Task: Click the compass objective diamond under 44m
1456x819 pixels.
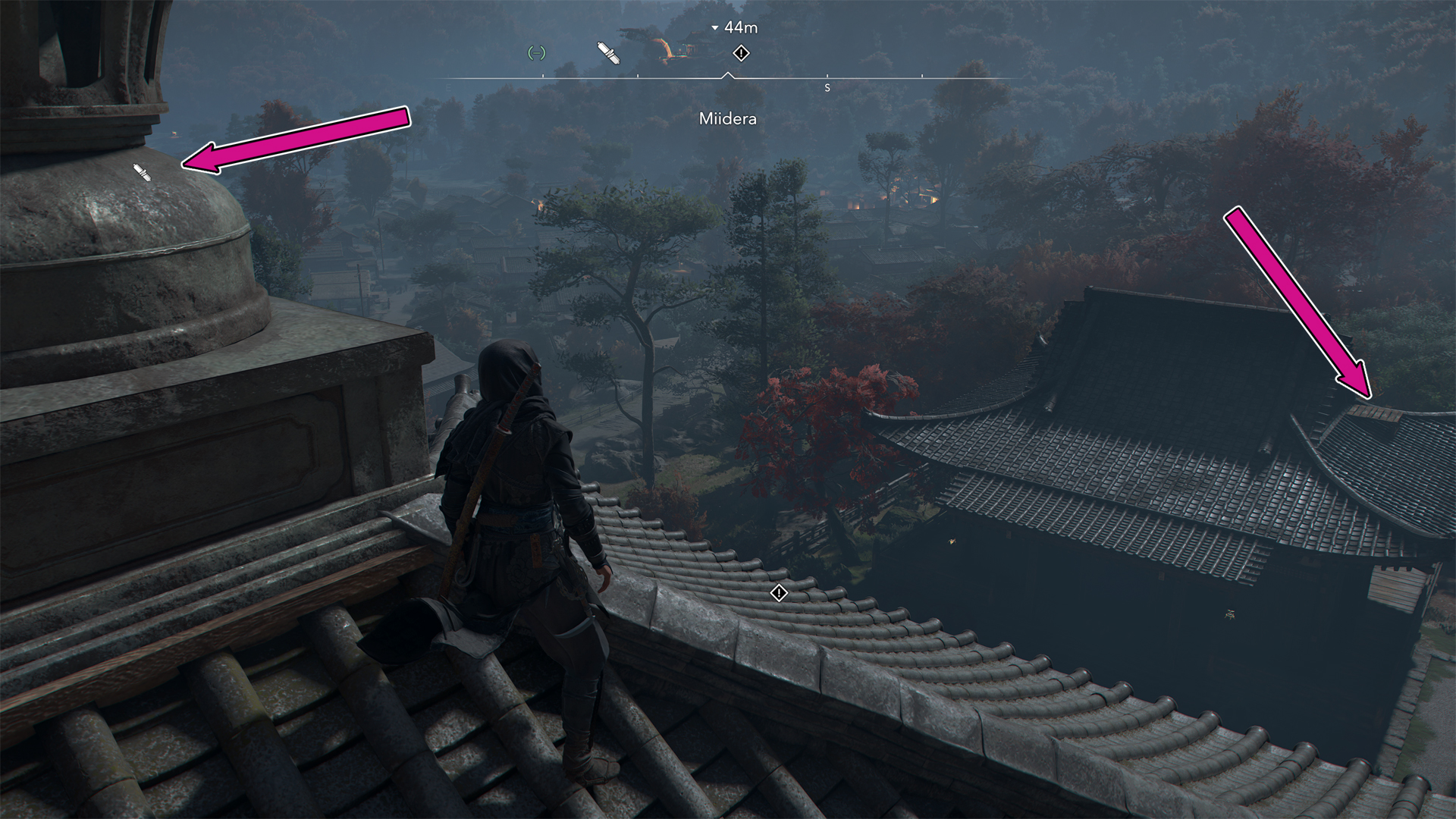Action: (x=741, y=53)
